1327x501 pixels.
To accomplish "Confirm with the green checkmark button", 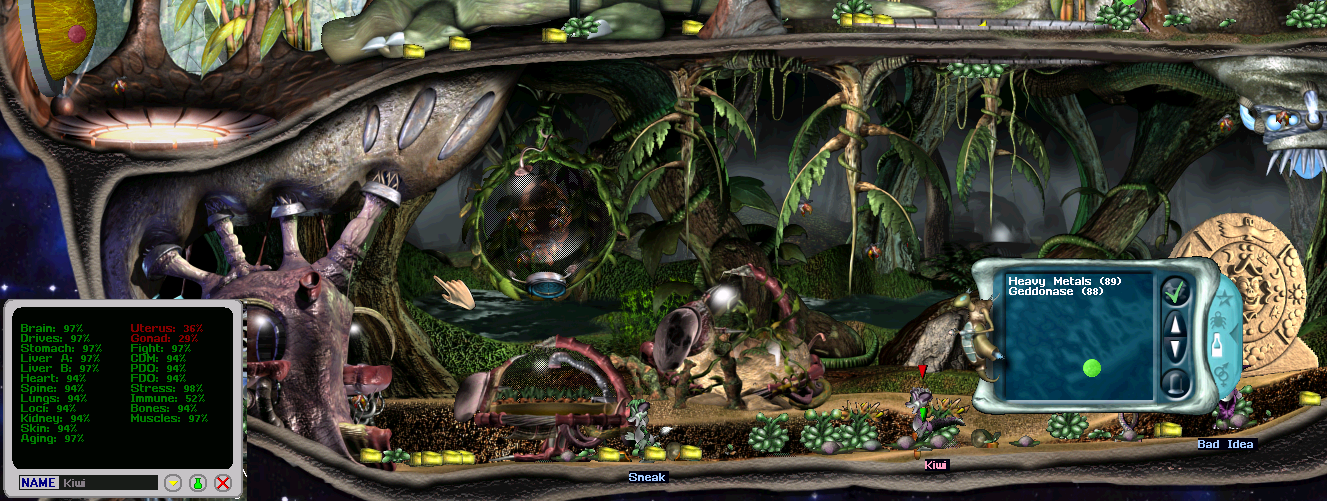I will point(1175,292).
